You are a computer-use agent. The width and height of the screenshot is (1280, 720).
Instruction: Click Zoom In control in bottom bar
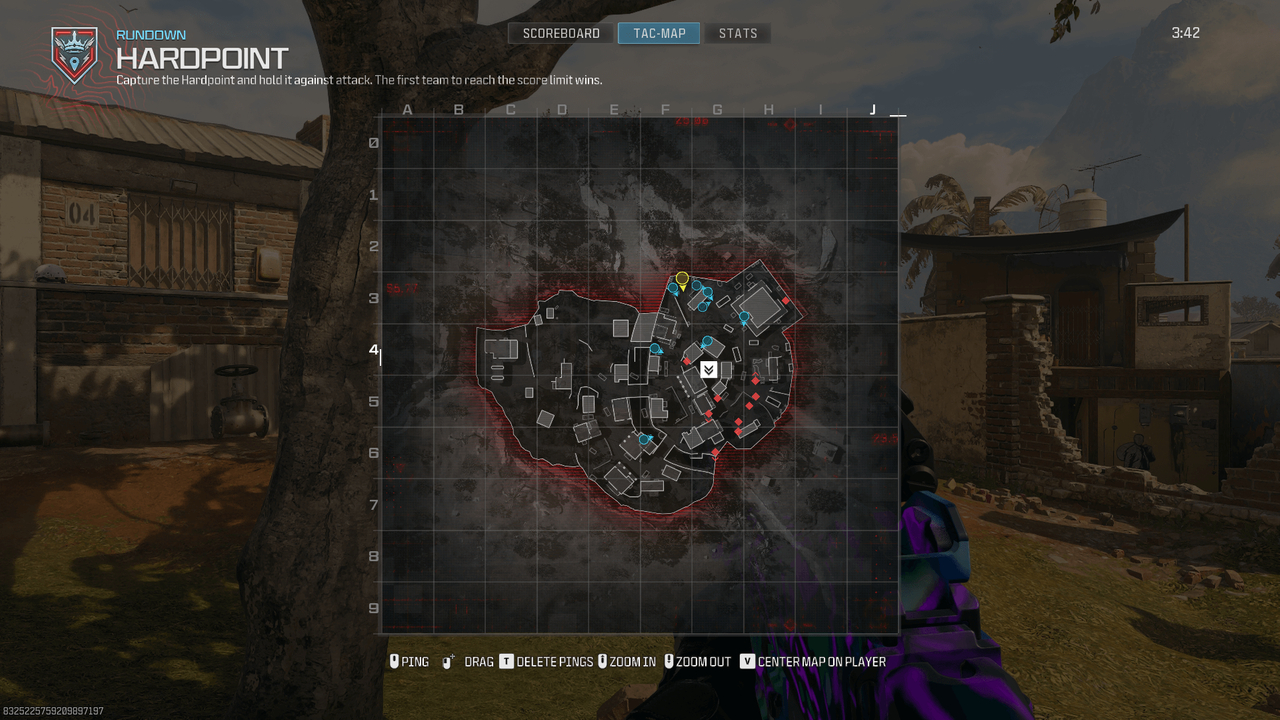tap(603, 661)
